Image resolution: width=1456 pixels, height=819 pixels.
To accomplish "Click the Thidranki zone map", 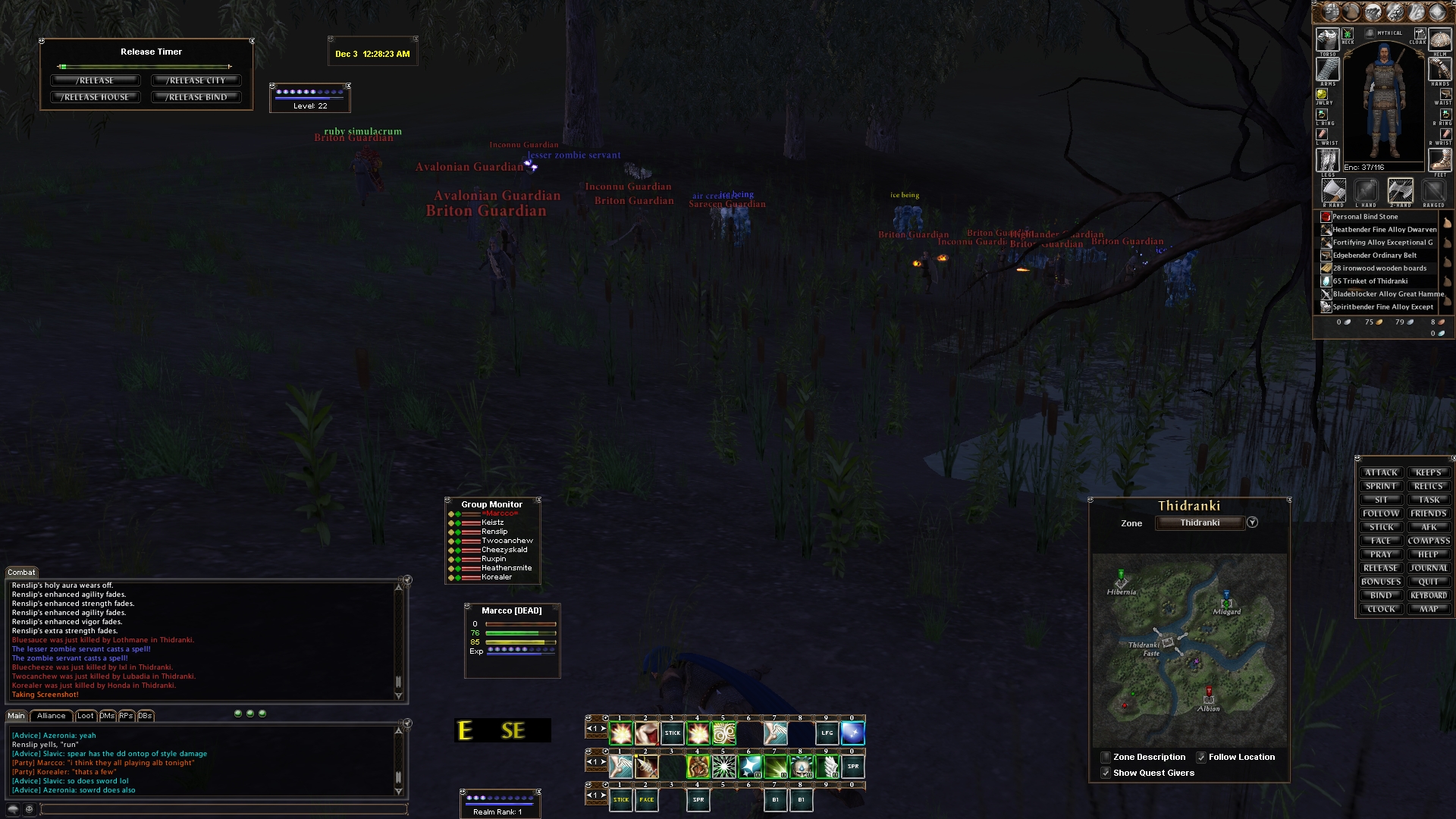I will pyautogui.click(x=1189, y=649).
